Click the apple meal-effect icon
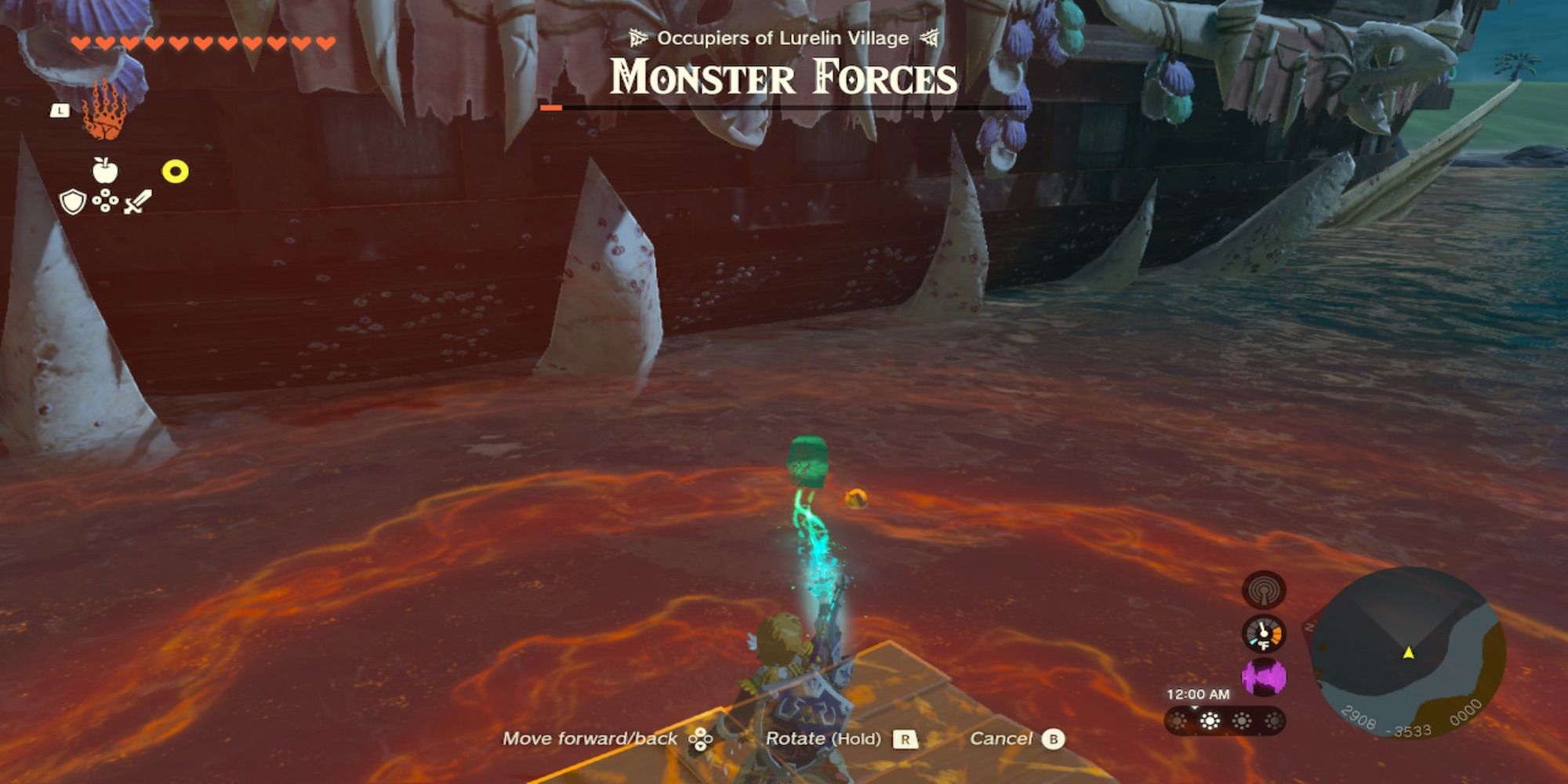This screenshot has height=784, width=1568. (104, 170)
